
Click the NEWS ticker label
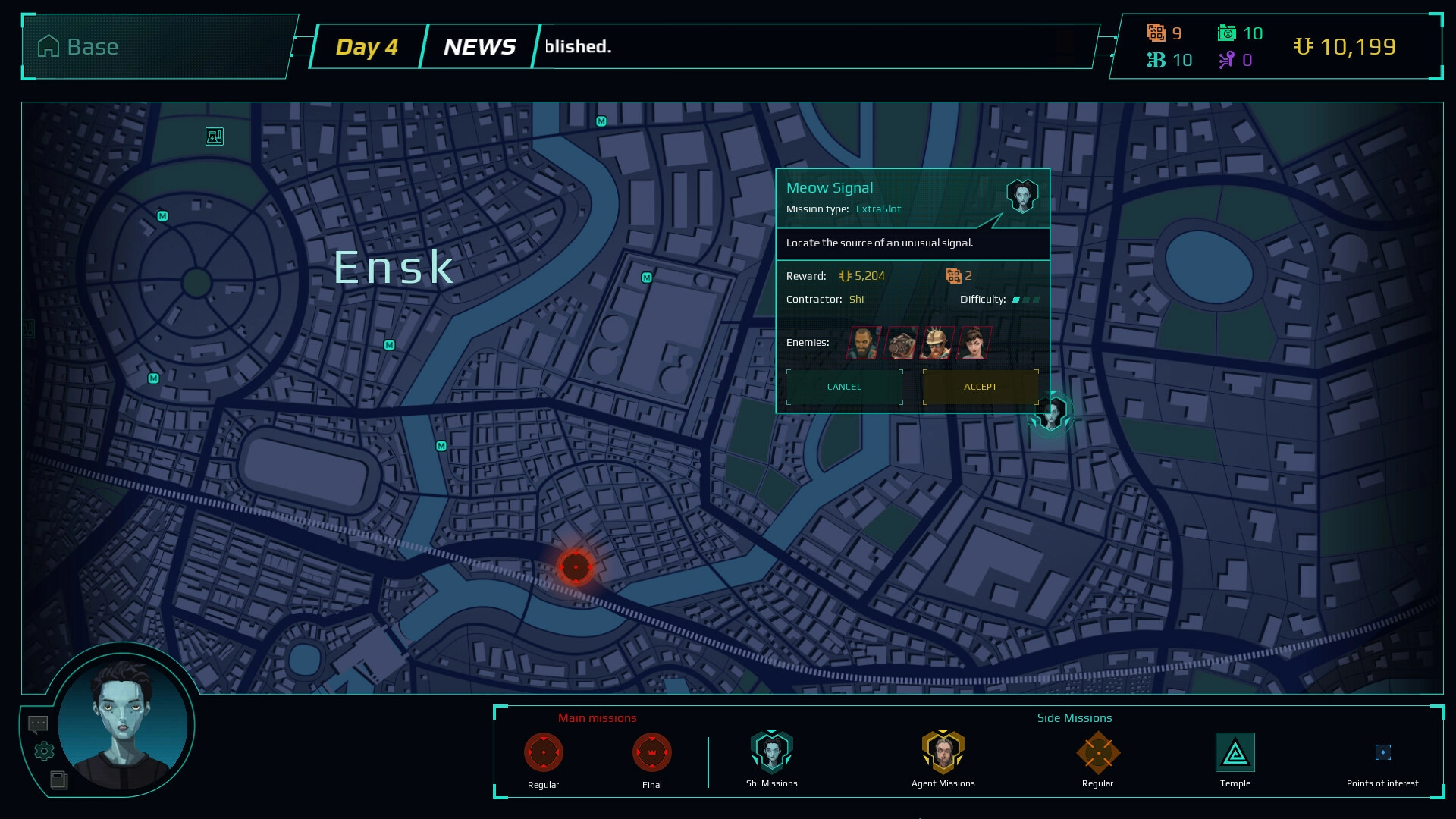tap(479, 47)
